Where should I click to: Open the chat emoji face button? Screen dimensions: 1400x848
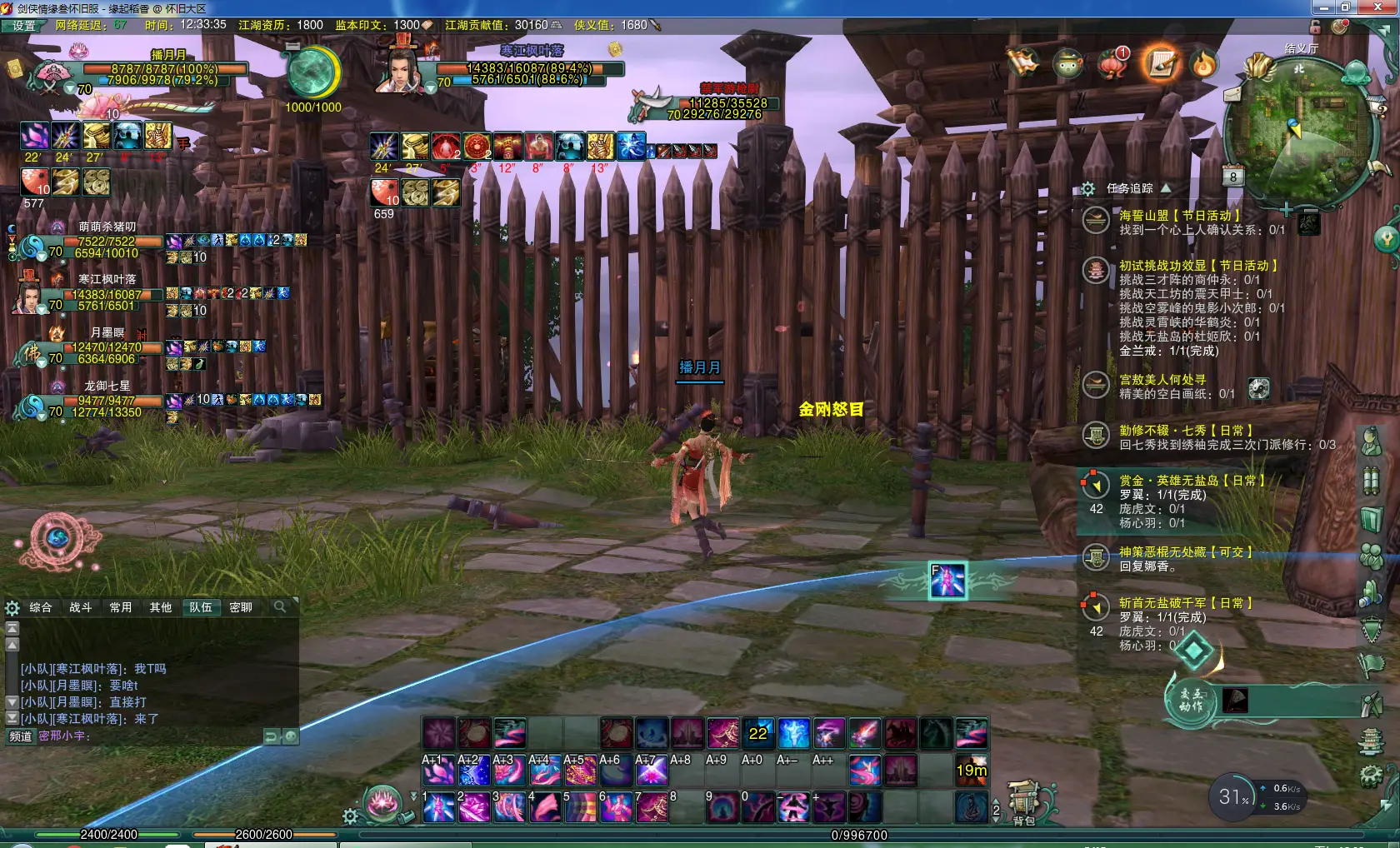(290, 736)
